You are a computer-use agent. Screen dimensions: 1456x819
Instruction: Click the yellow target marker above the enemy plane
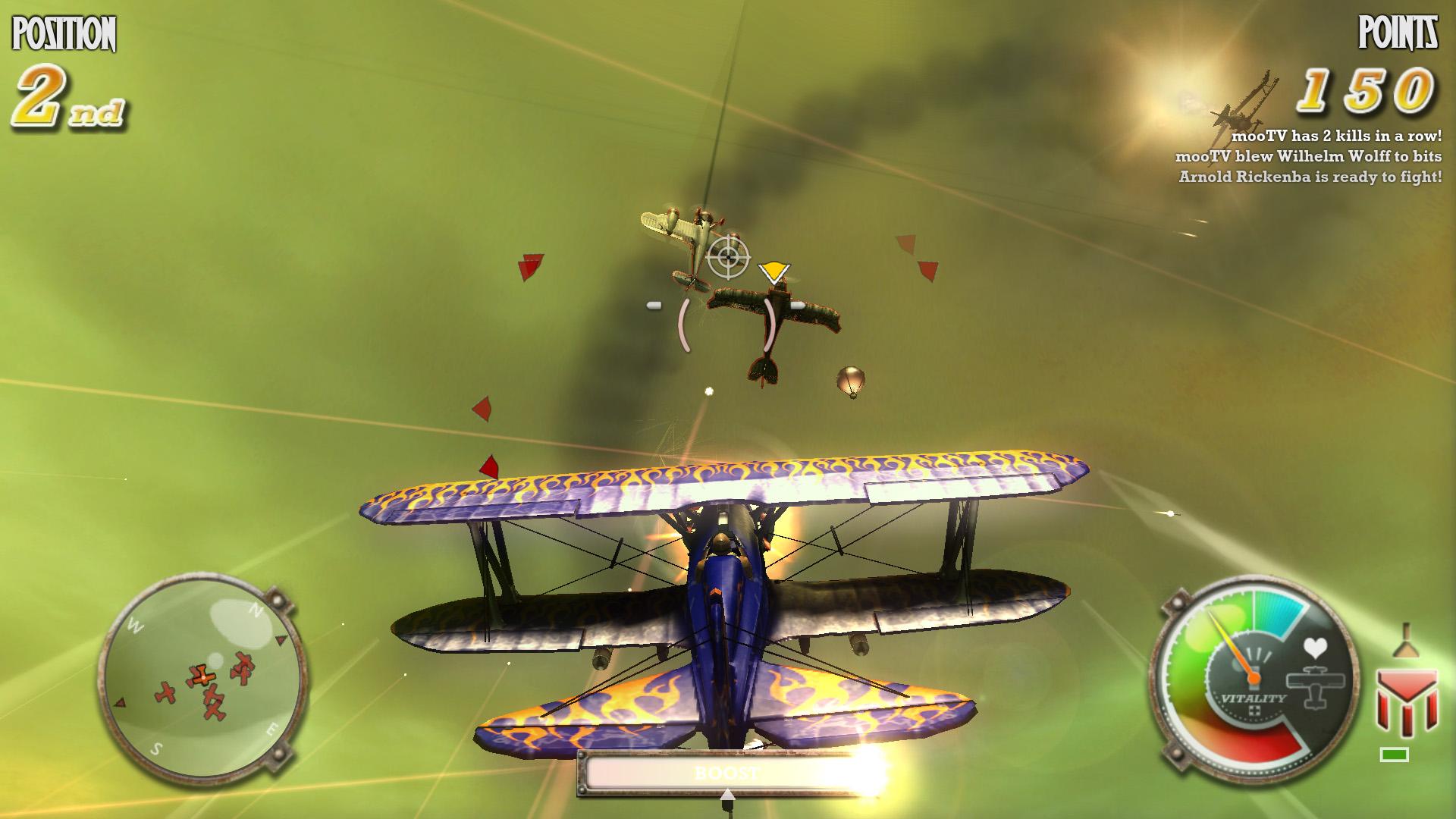[x=775, y=270]
